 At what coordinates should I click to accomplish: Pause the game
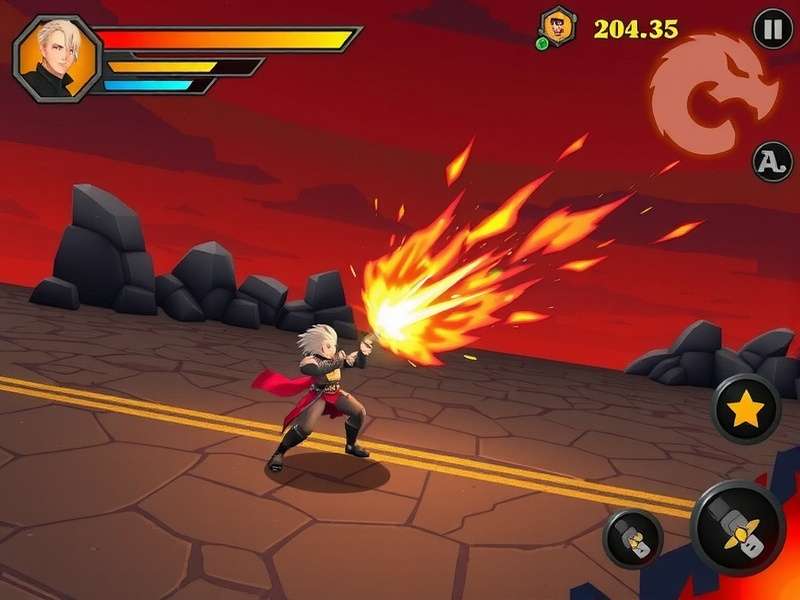coord(772,28)
